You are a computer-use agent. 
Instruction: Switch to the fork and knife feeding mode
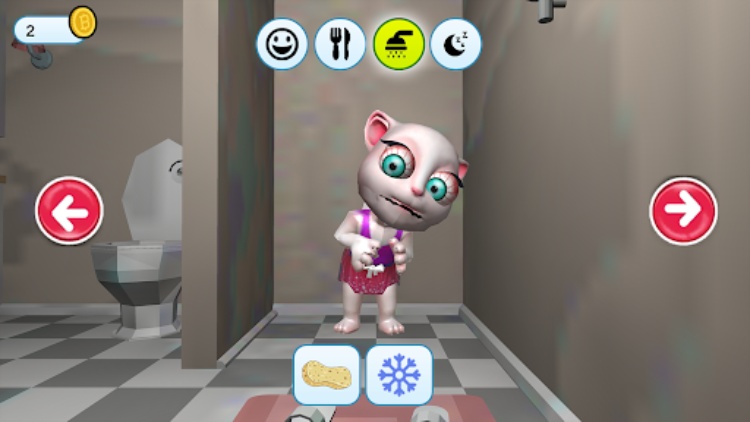pyautogui.click(x=340, y=44)
